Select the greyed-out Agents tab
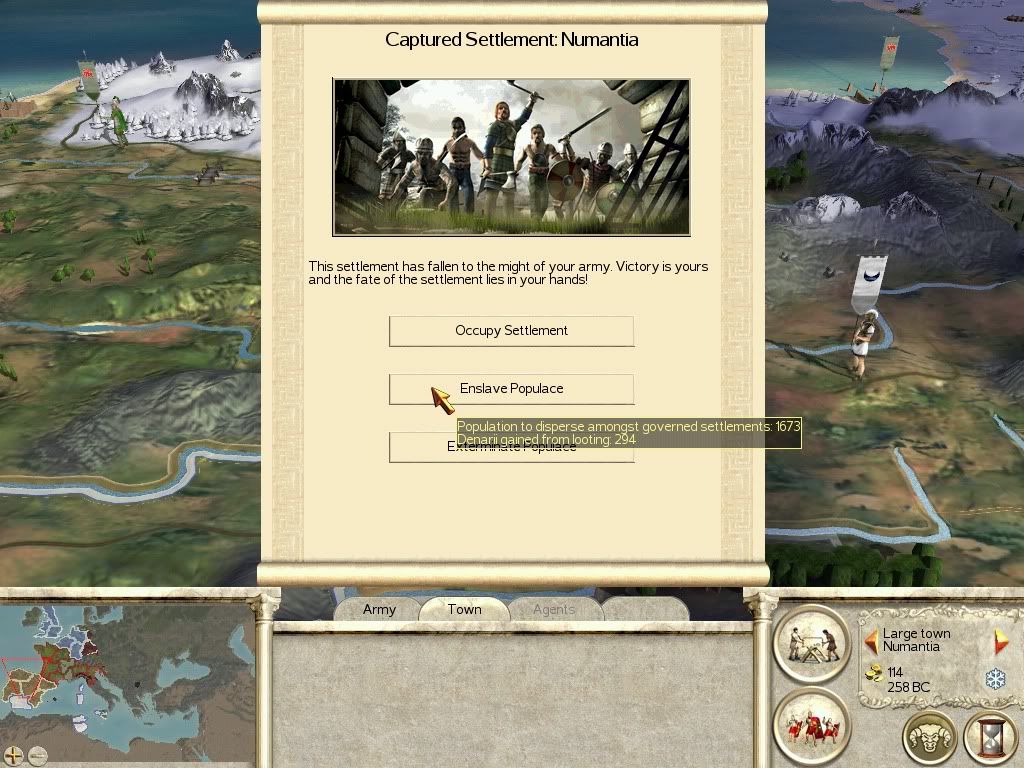The height and width of the screenshot is (768, 1024). (x=553, y=609)
